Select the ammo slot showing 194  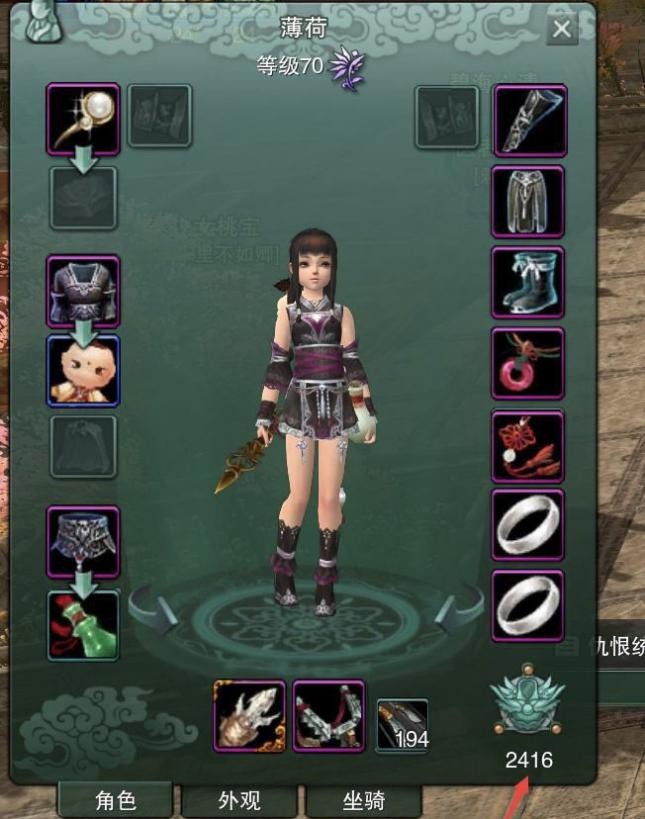point(402,724)
